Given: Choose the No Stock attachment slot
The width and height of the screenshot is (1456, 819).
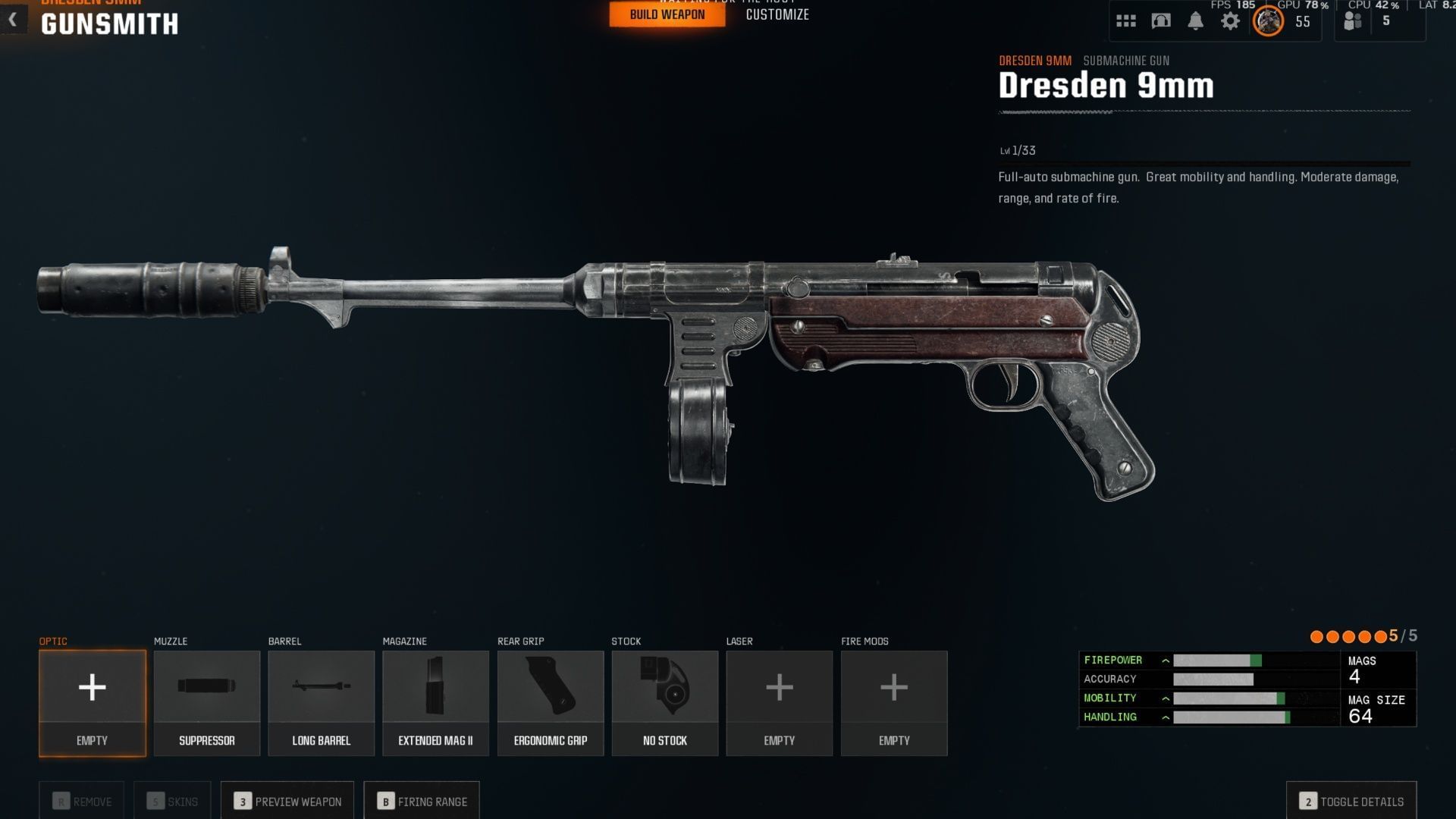Looking at the screenshot, I should [x=665, y=702].
